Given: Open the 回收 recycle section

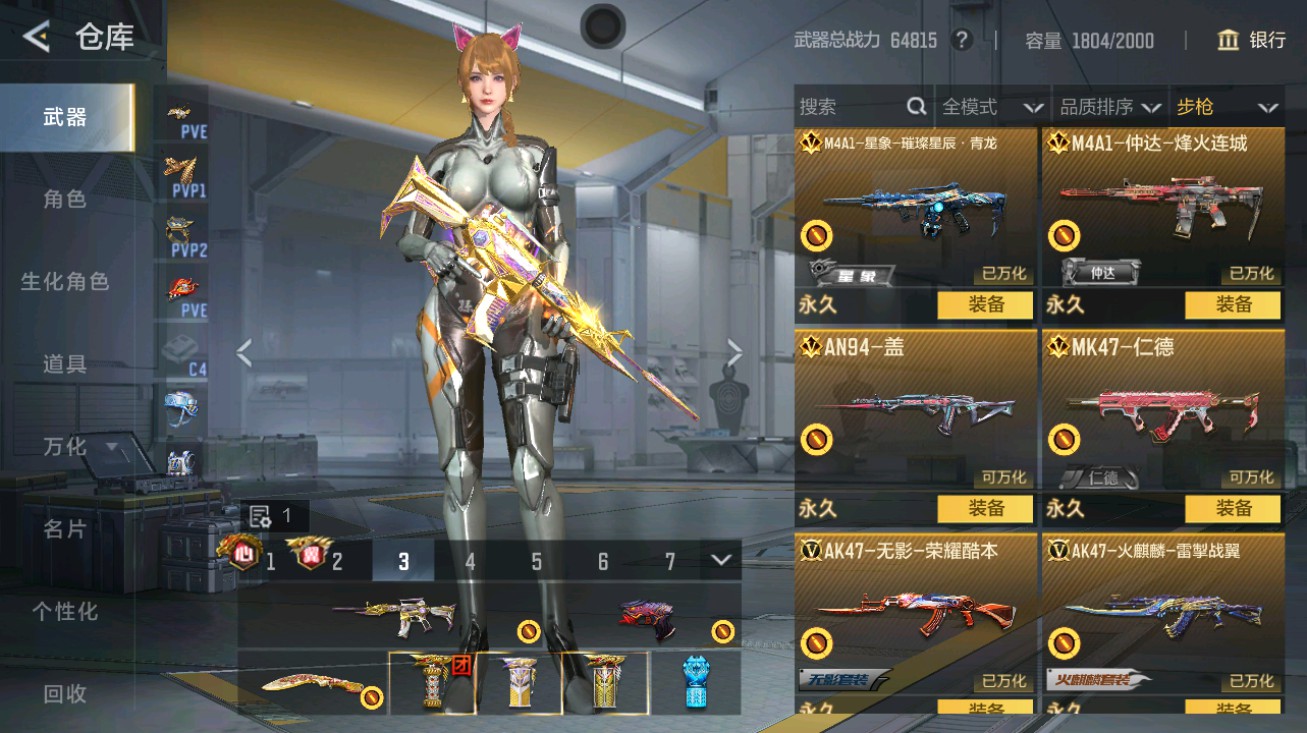Looking at the screenshot, I should tap(65, 693).
